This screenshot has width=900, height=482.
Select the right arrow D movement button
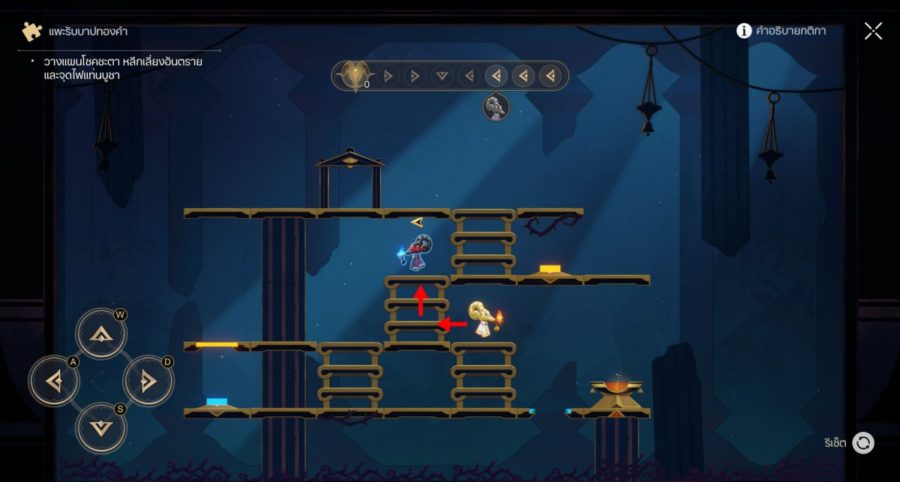click(x=148, y=380)
